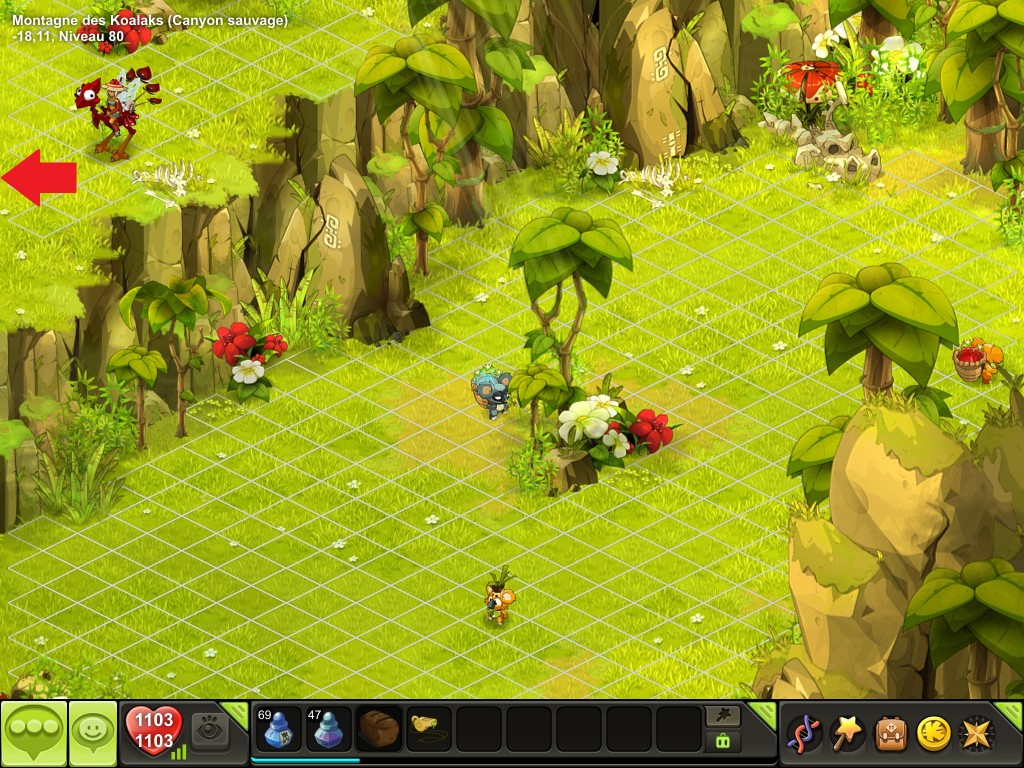This screenshot has height=768, width=1024.
Task: Open the smiley emotes button
Action: (92, 733)
